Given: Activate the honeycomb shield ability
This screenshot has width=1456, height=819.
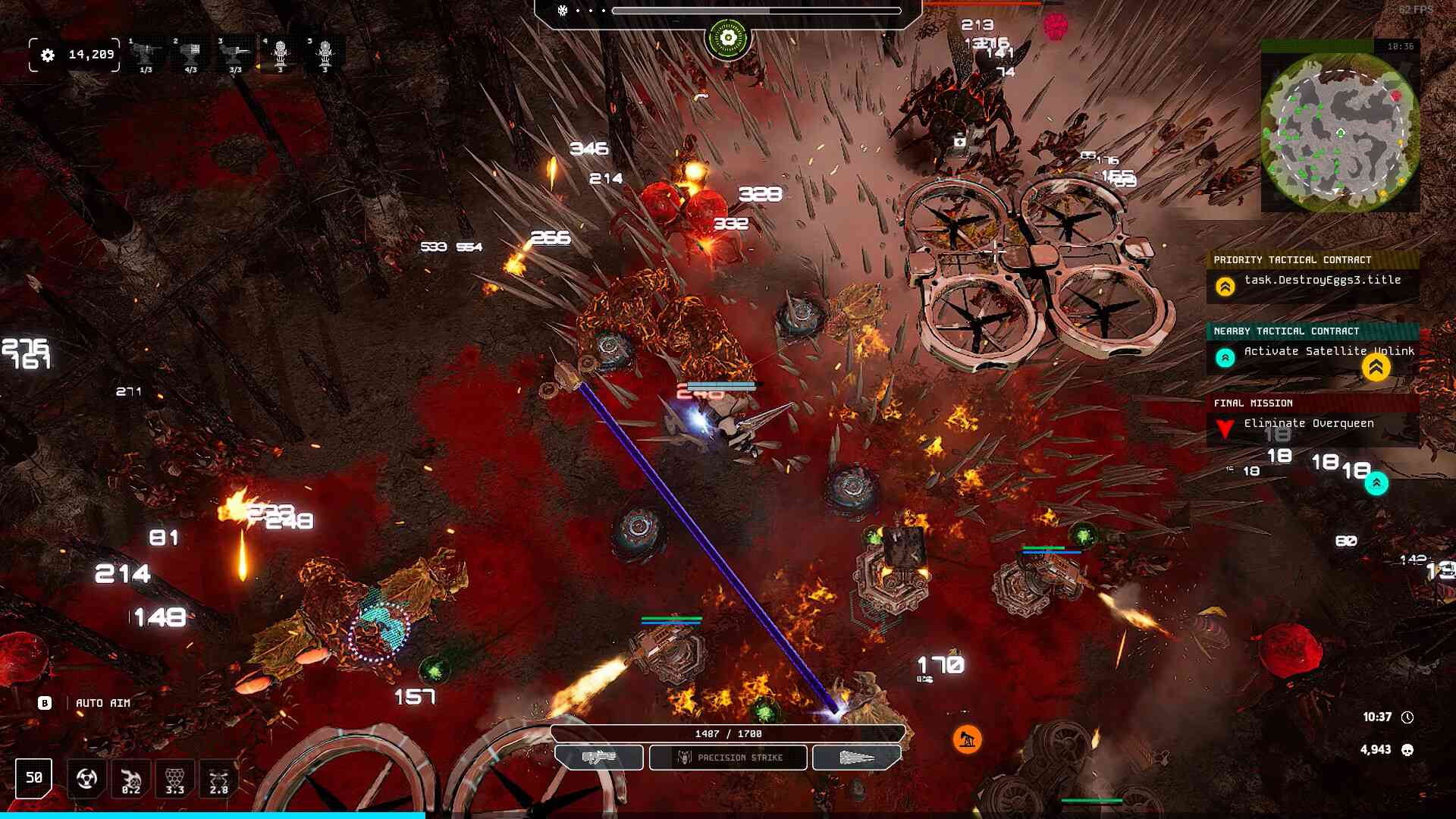Looking at the screenshot, I should 174,779.
